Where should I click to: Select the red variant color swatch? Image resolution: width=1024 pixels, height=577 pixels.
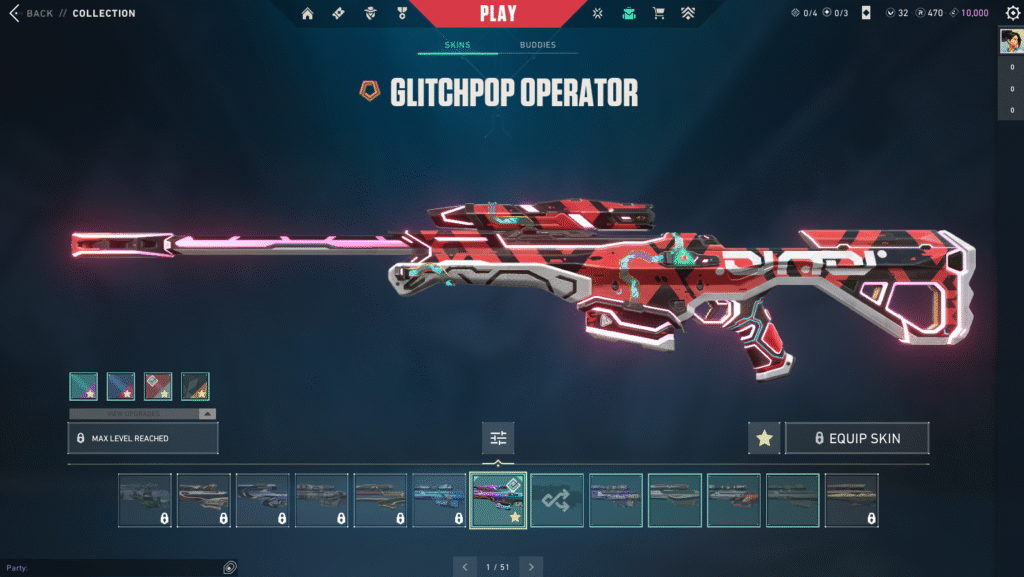pos(158,386)
